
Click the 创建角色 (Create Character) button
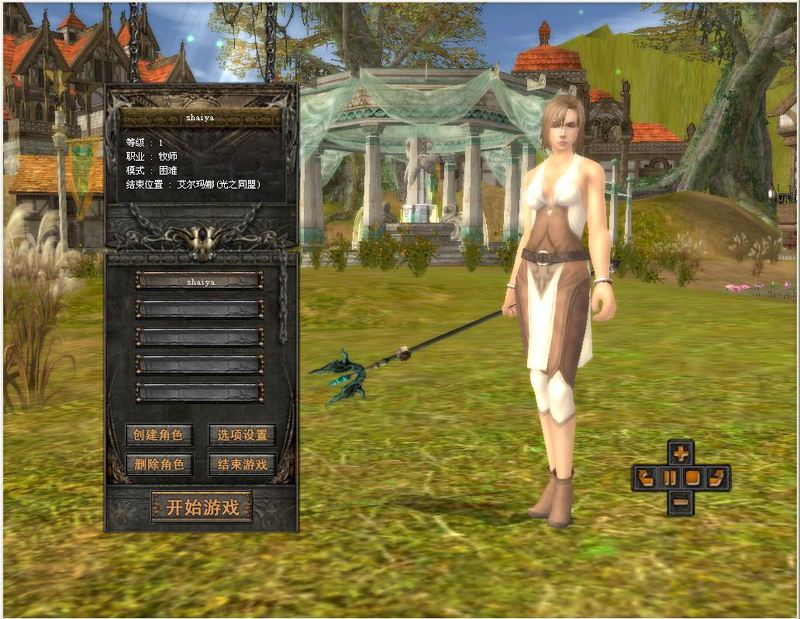(159, 435)
